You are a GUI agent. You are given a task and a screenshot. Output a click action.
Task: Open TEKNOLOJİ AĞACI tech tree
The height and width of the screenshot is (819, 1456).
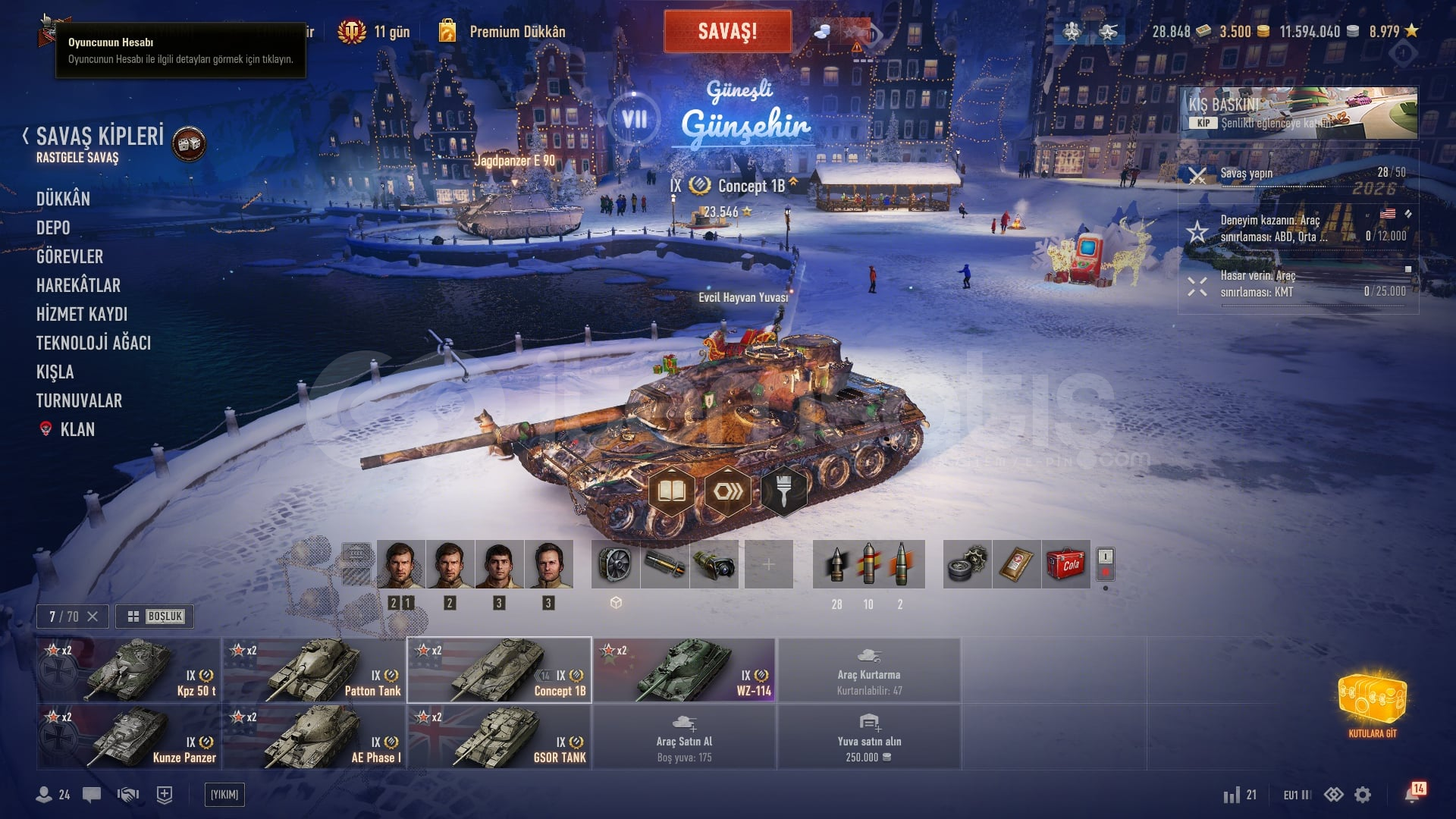pos(93,343)
